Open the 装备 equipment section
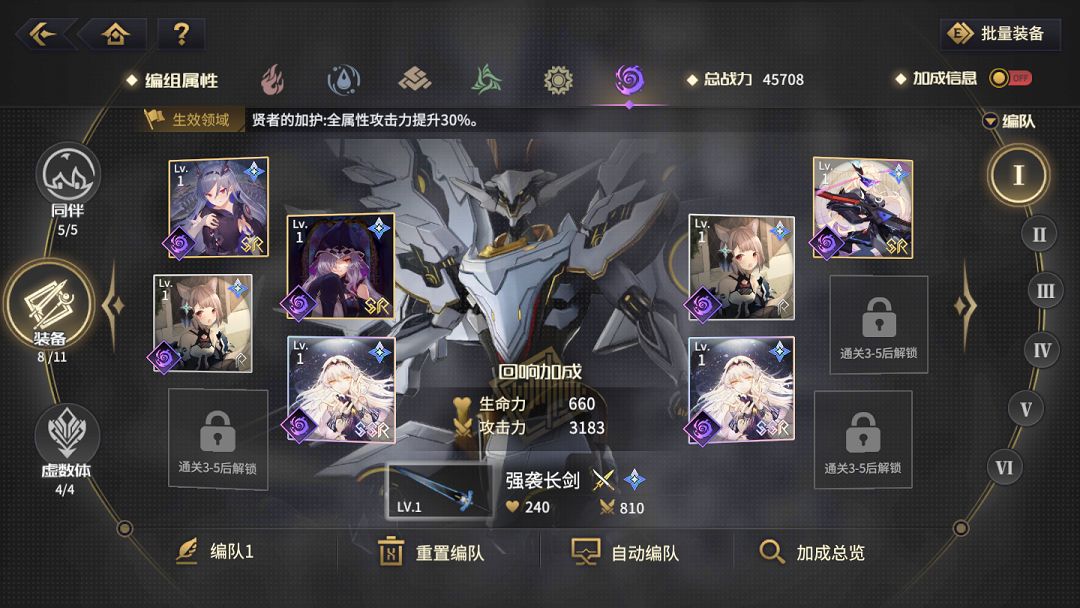 [x=50, y=305]
